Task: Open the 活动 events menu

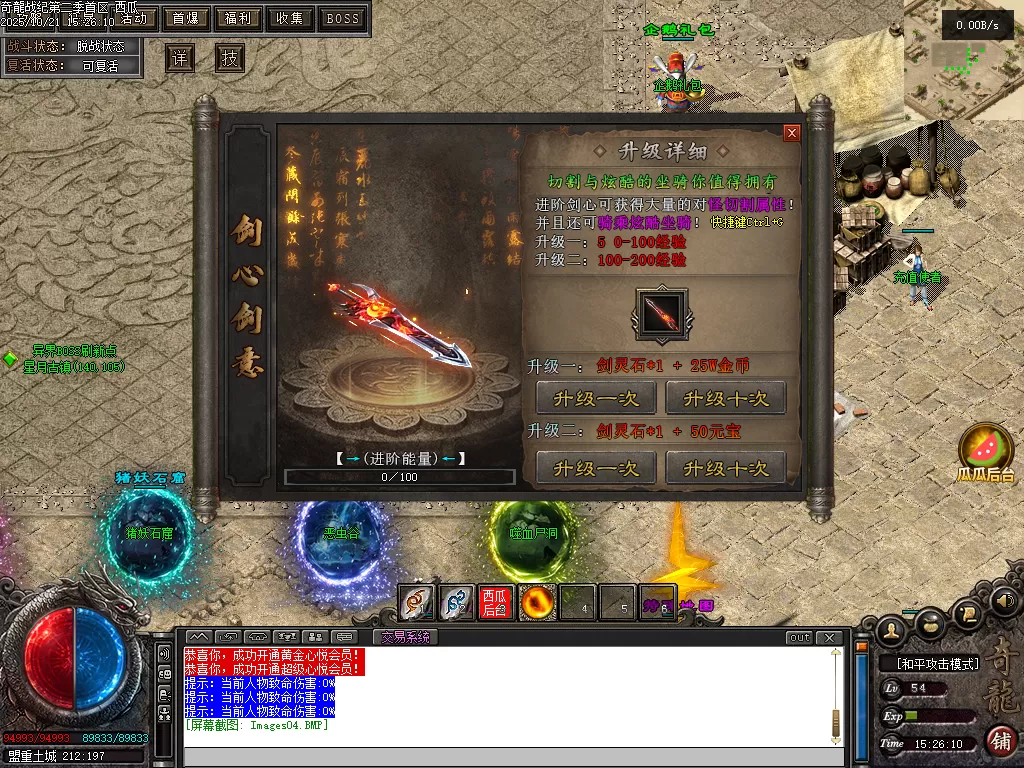Action: tap(133, 18)
